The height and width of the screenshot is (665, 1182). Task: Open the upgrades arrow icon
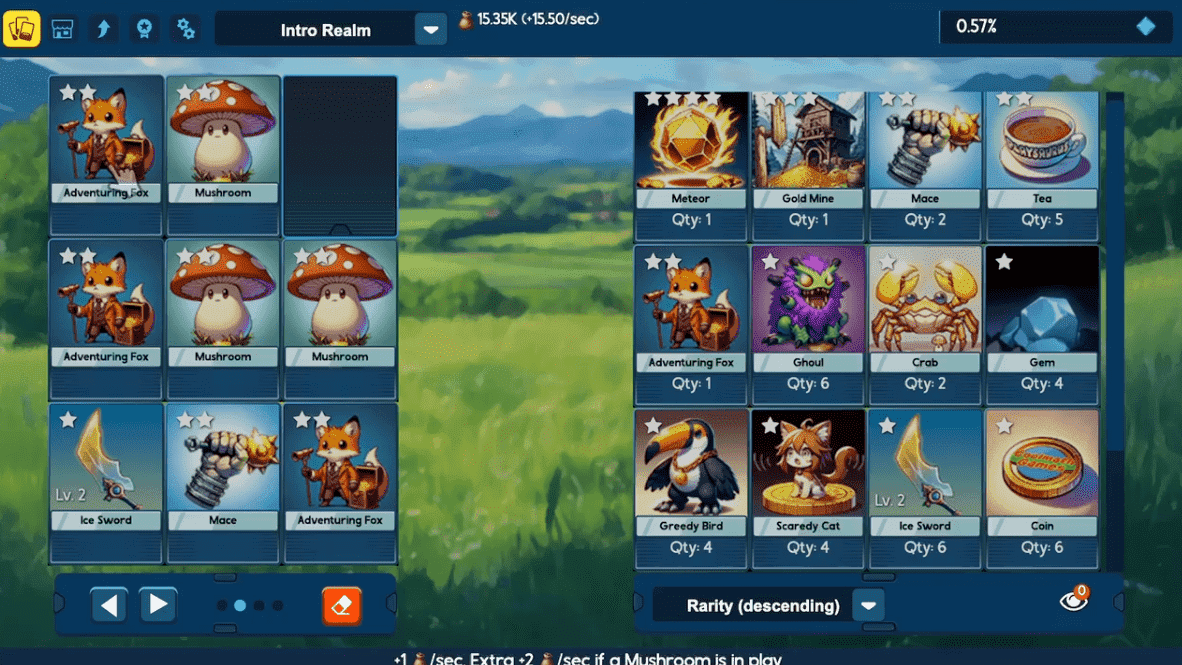103,29
